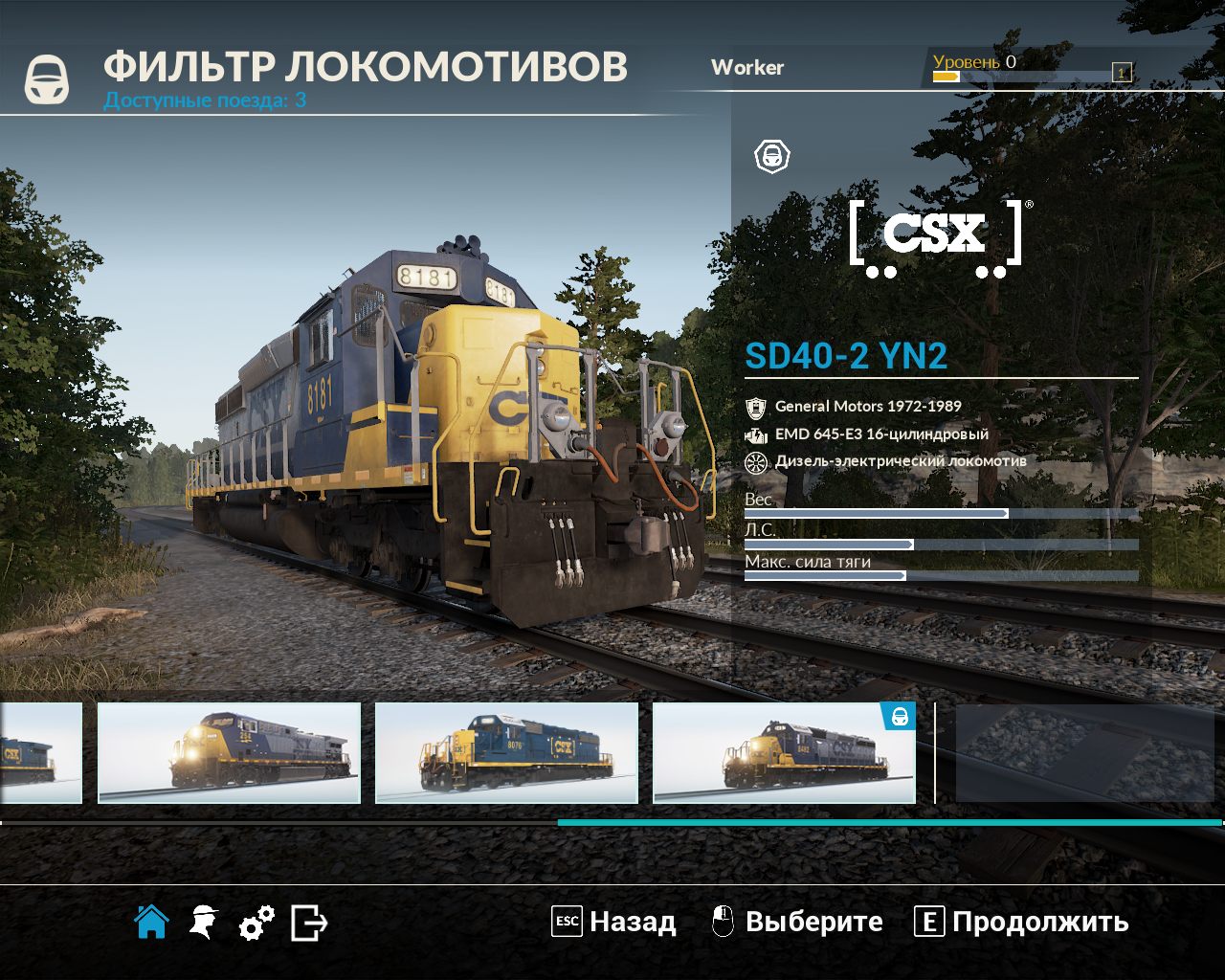Open the settings gears icon
The width and height of the screenshot is (1225, 980).
(256, 922)
